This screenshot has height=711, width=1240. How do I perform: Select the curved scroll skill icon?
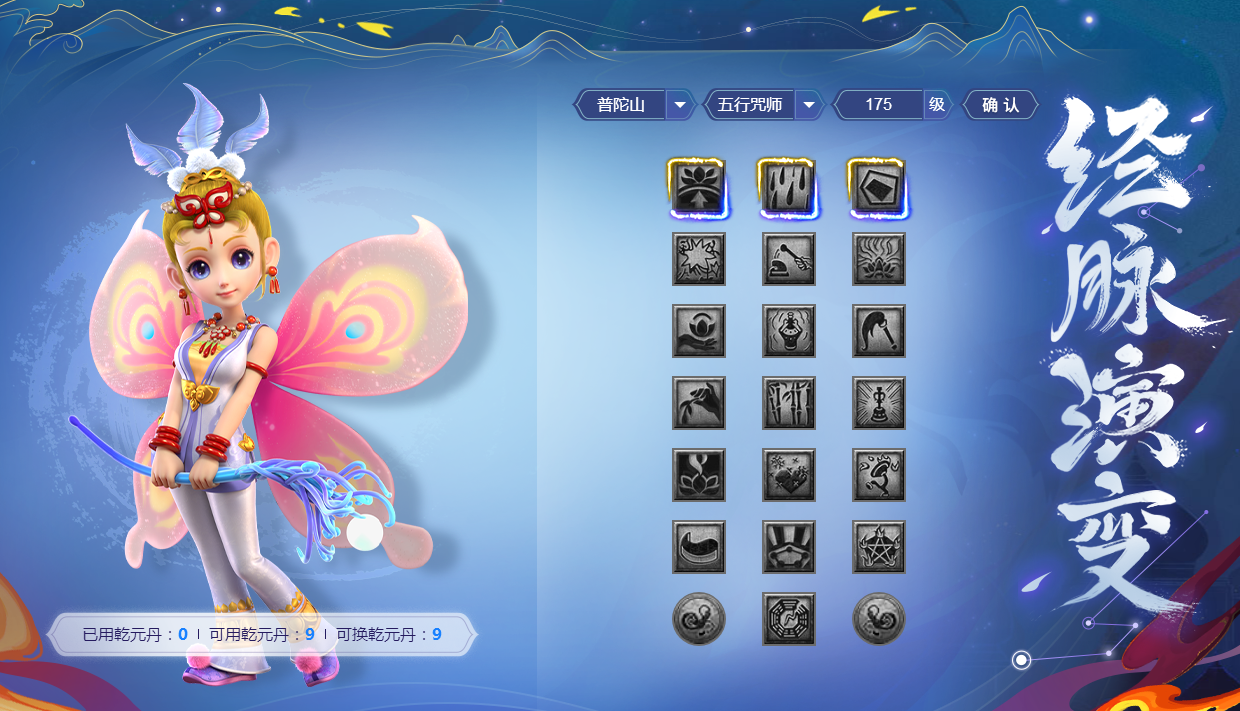[698, 547]
